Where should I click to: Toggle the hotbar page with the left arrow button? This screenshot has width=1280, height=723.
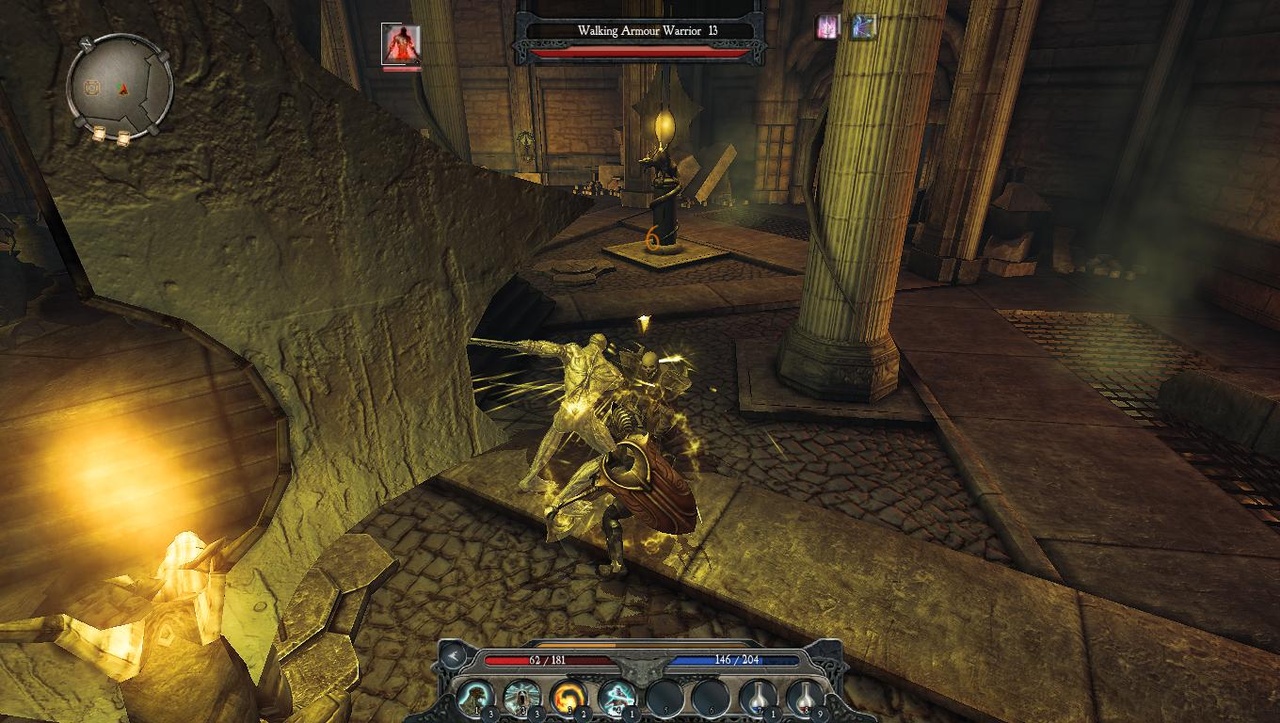click(x=452, y=658)
